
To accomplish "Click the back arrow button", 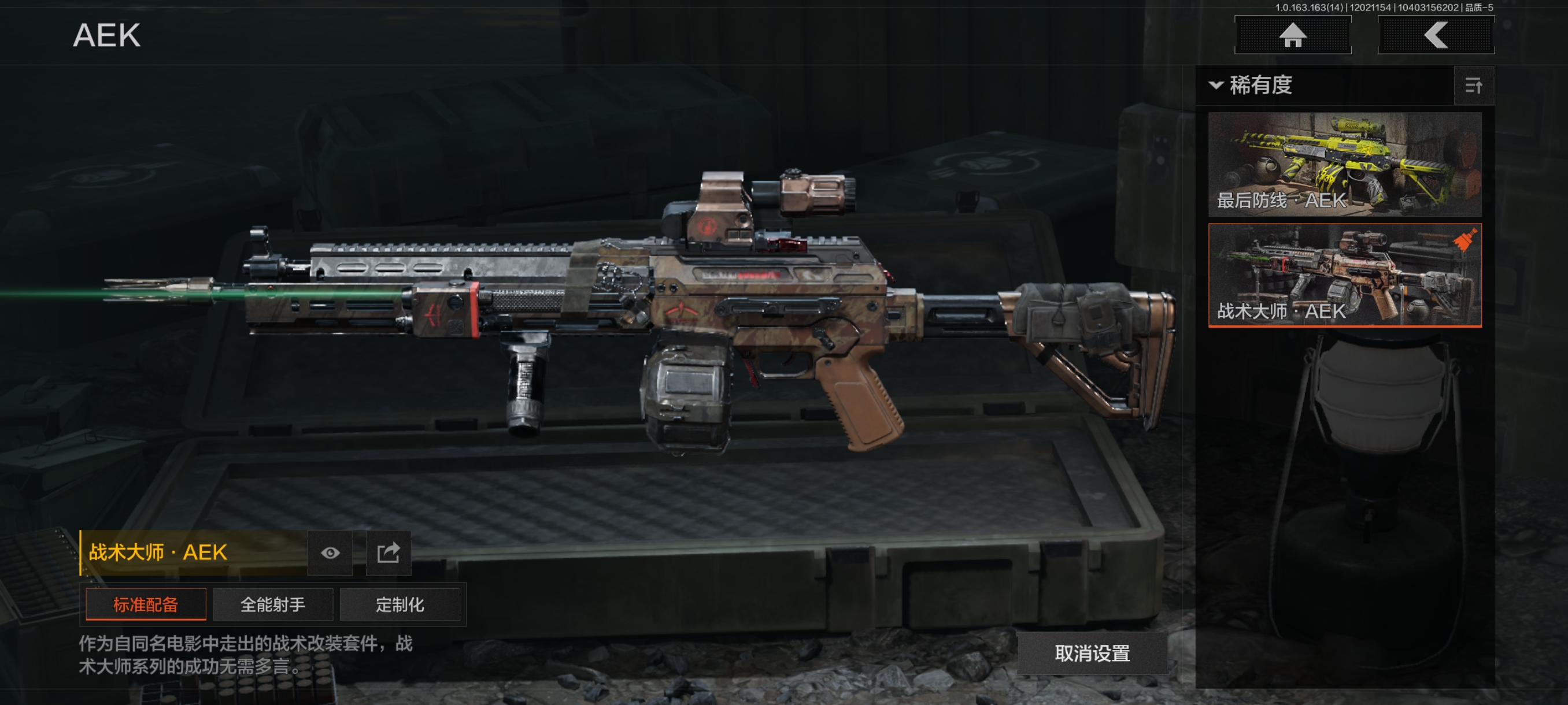I will pyautogui.click(x=1435, y=35).
